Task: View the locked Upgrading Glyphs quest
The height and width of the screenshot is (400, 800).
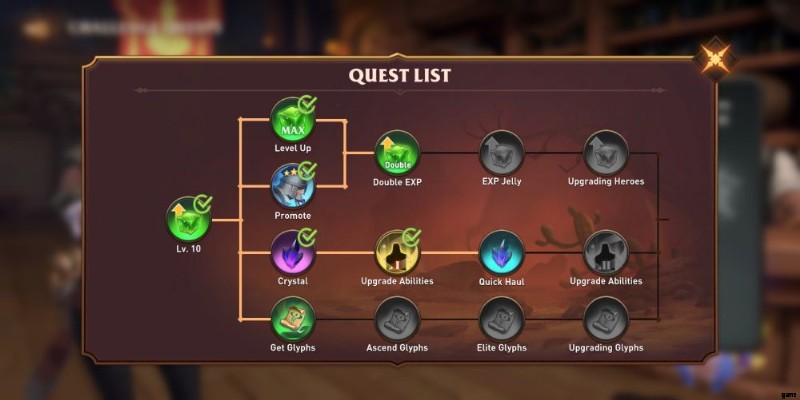Action: point(606,319)
